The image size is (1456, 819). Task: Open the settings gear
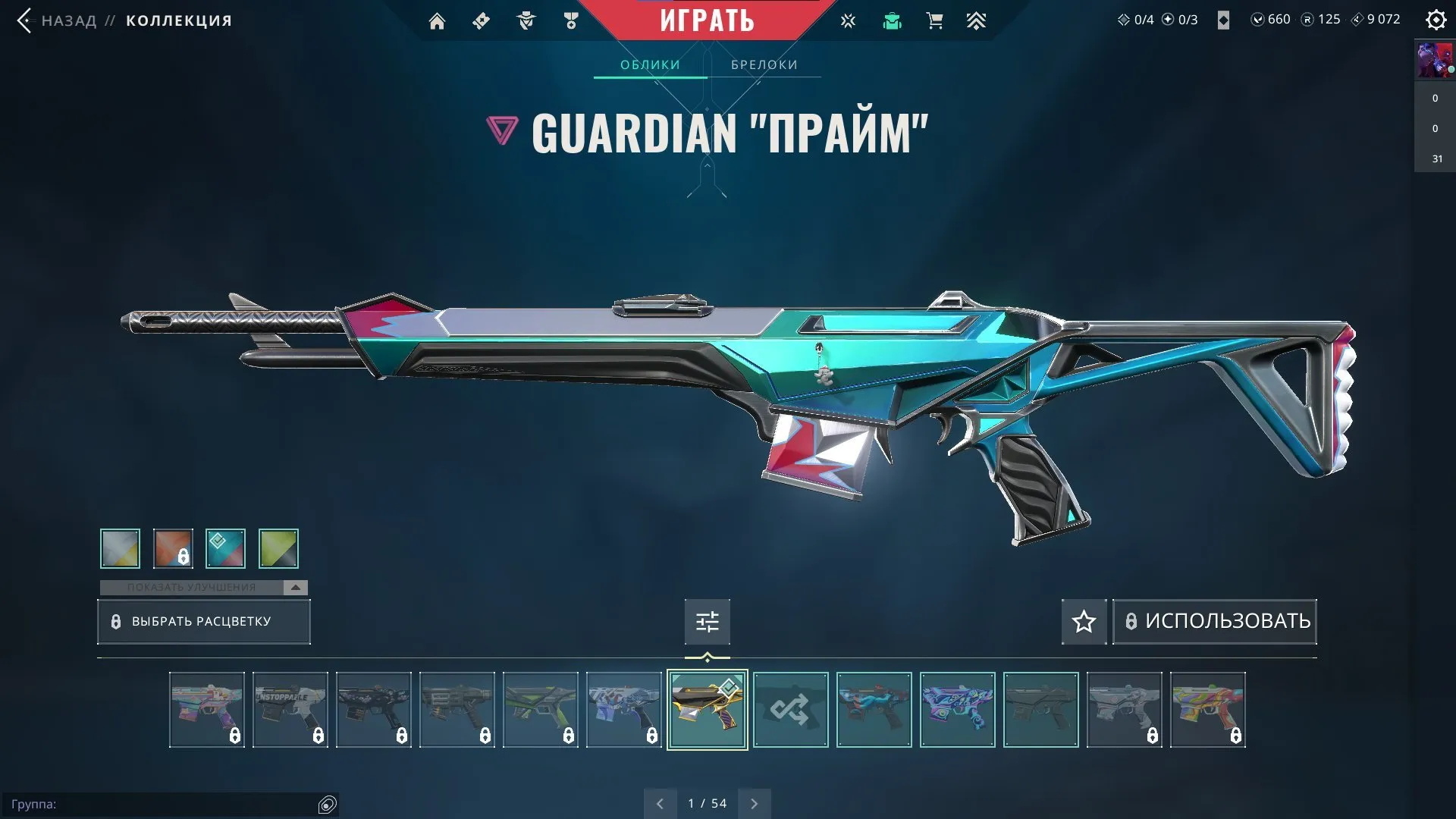click(x=1436, y=20)
